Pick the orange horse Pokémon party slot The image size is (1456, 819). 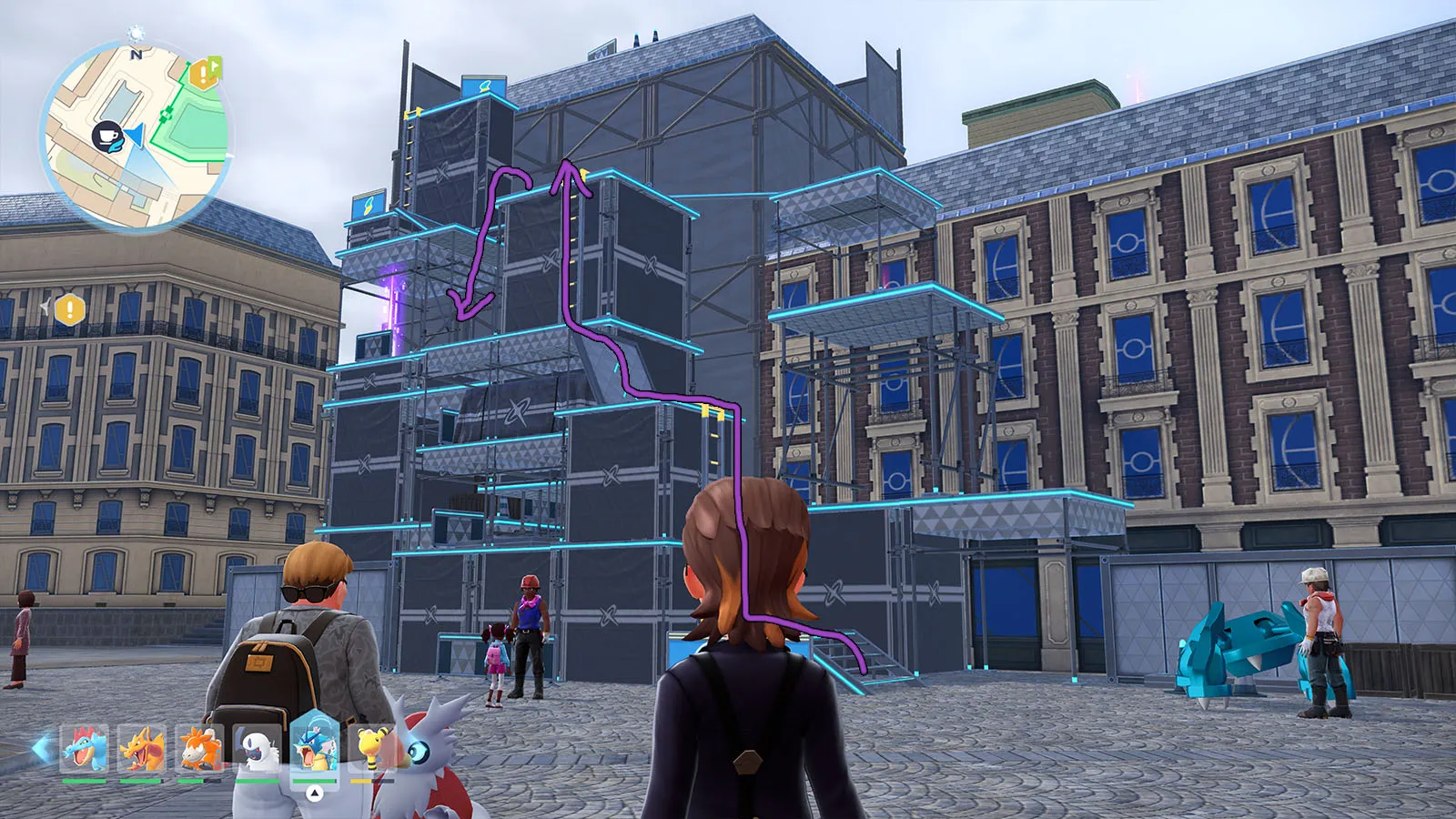coord(199,748)
